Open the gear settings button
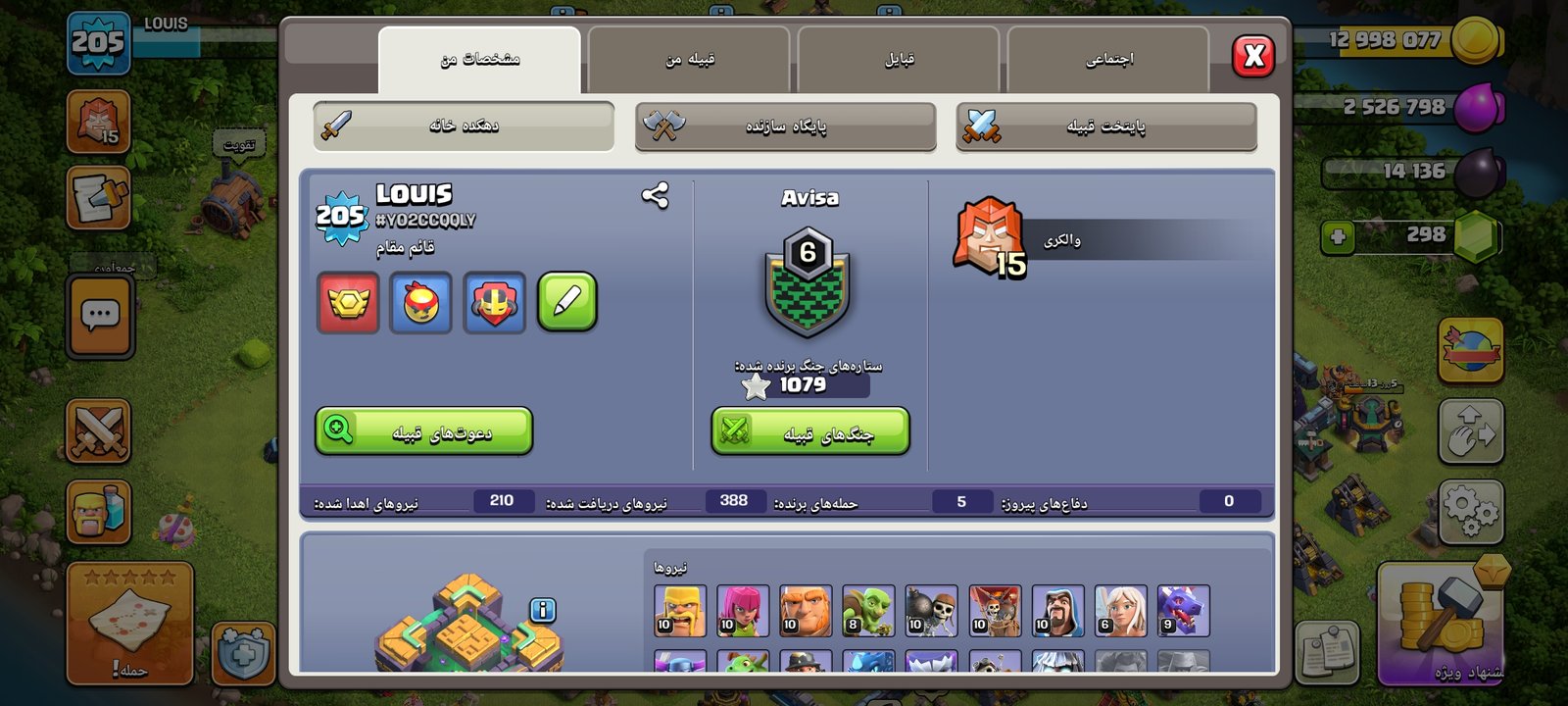The image size is (1568, 706). [1470, 511]
